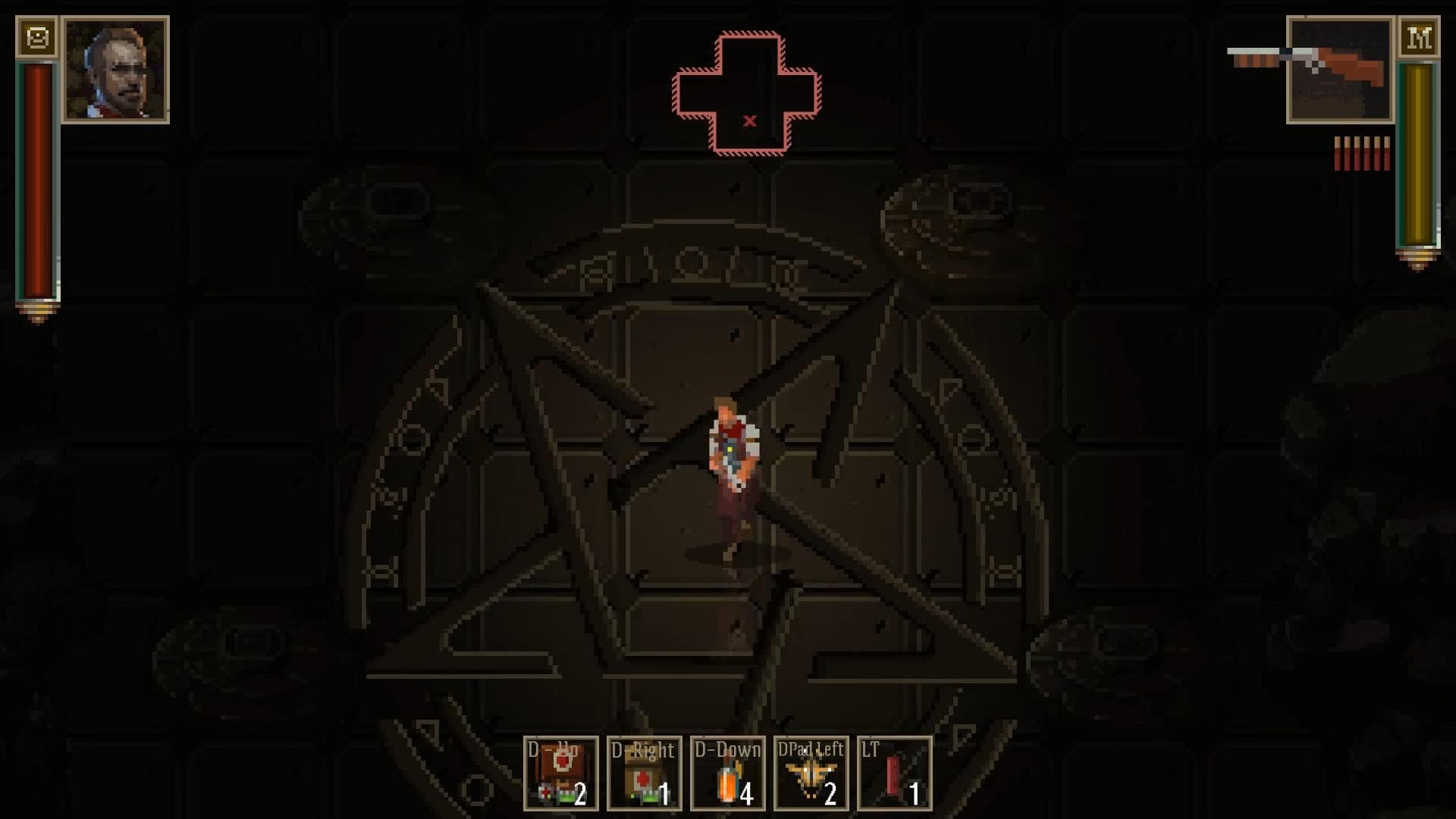1456x819 pixels.
Task: Select the red medkit hotbar slot
Action: [561, 773]
